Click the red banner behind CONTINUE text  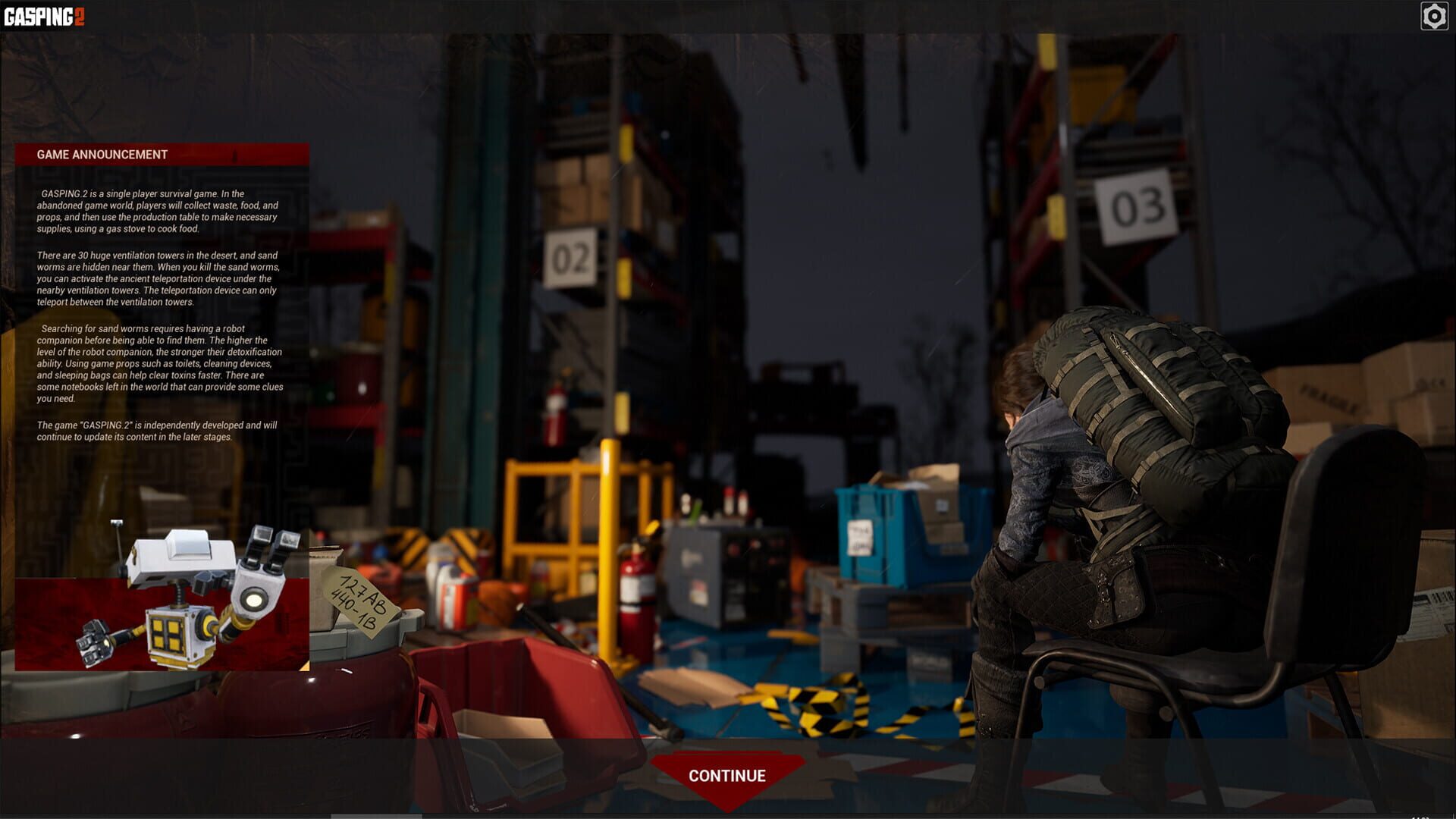[x=726, y=775]
